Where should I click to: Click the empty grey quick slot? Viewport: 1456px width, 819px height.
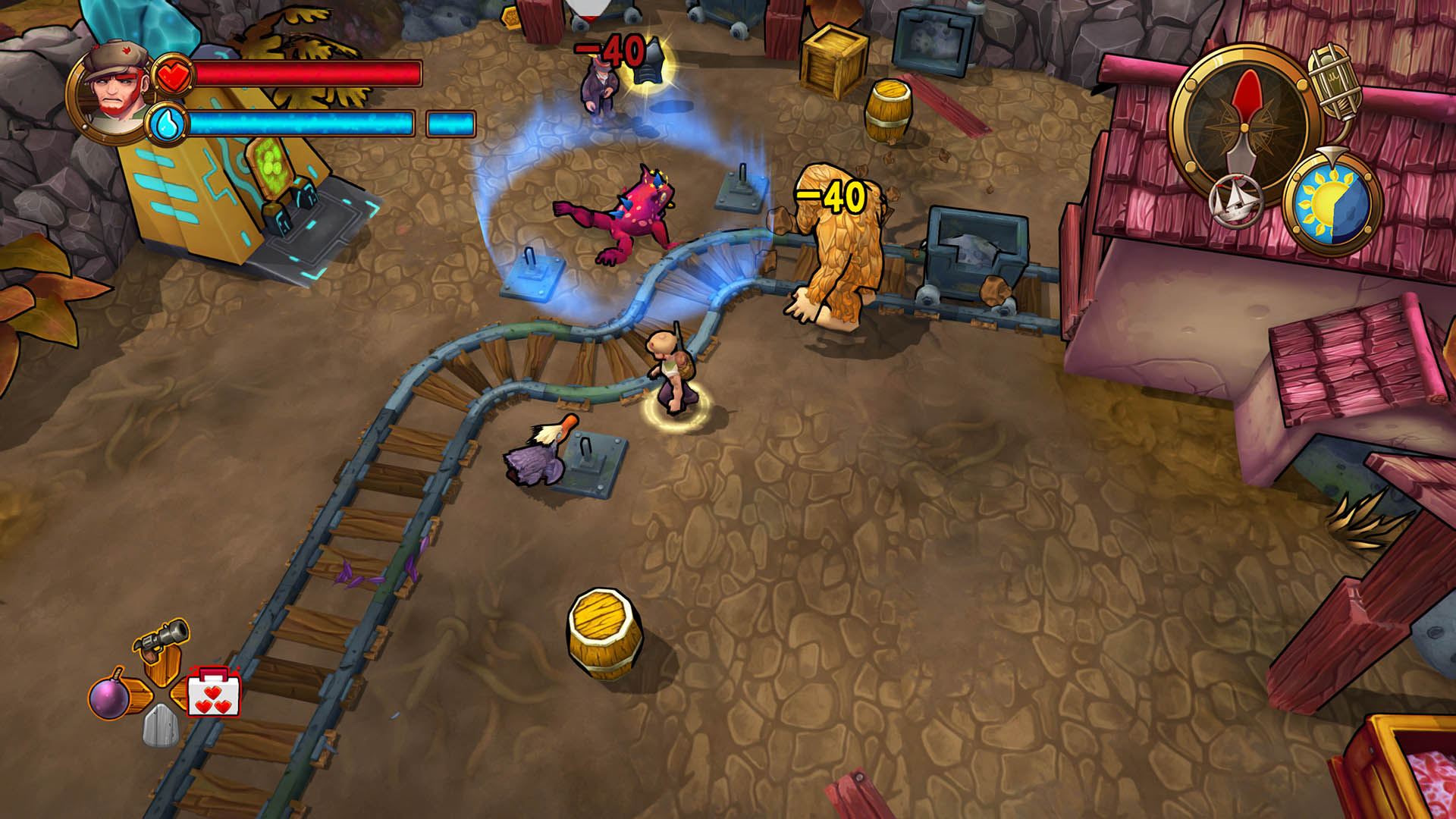(161, 726)
